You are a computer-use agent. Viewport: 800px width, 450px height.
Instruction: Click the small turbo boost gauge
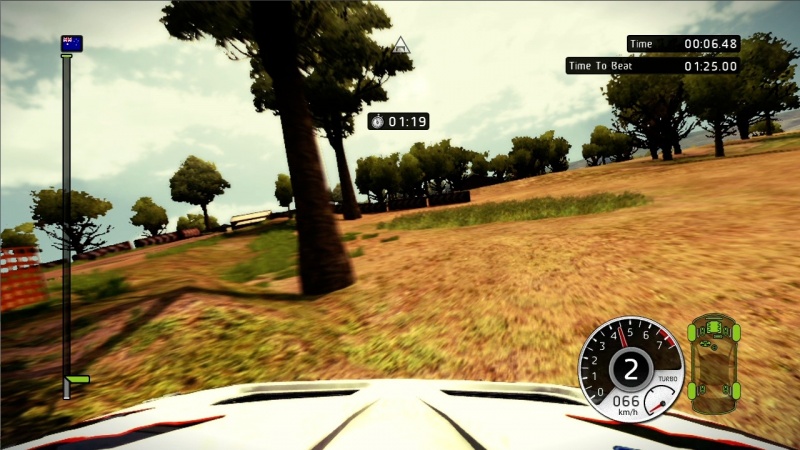point(657,402)
